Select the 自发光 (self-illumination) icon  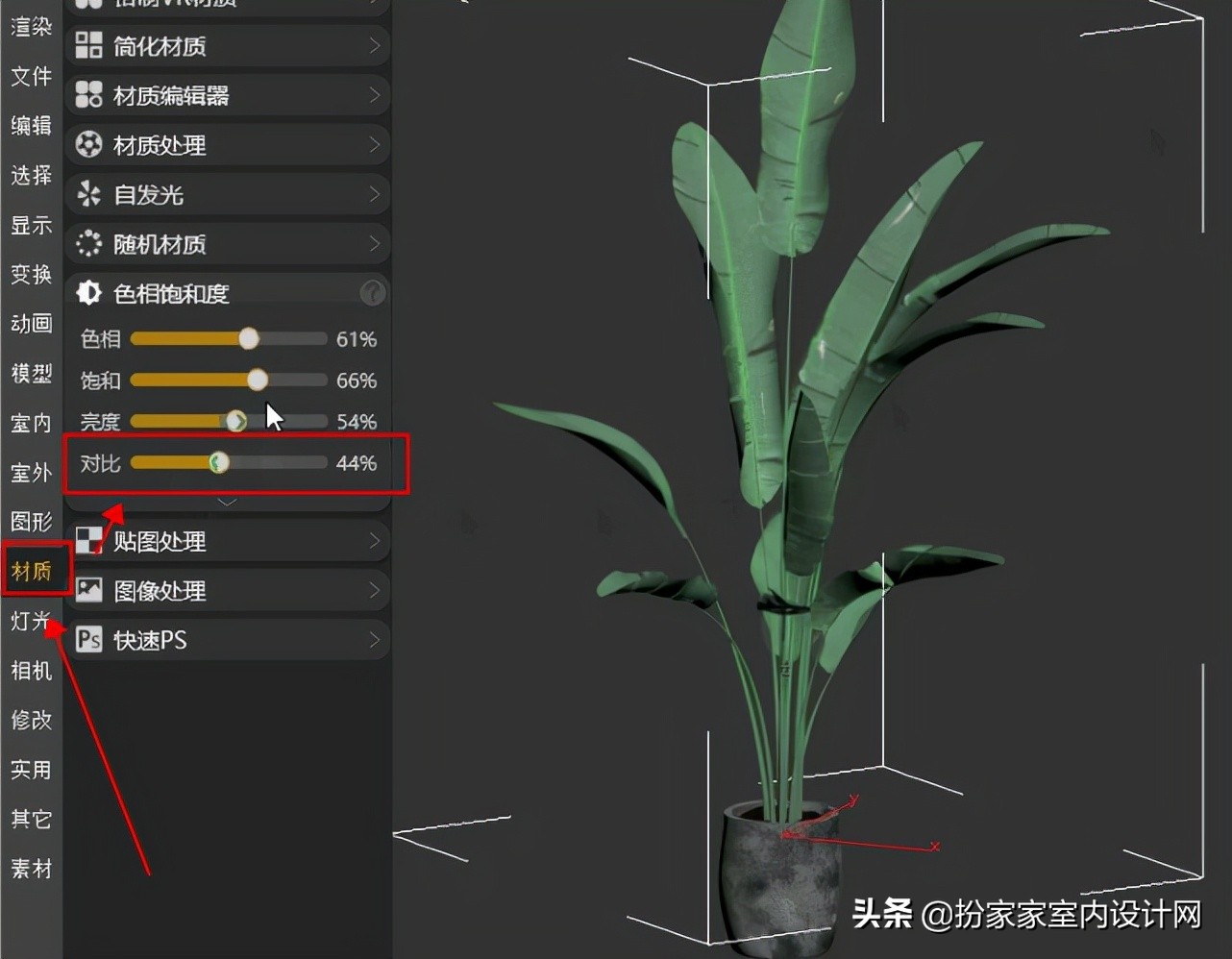[88, 194]
